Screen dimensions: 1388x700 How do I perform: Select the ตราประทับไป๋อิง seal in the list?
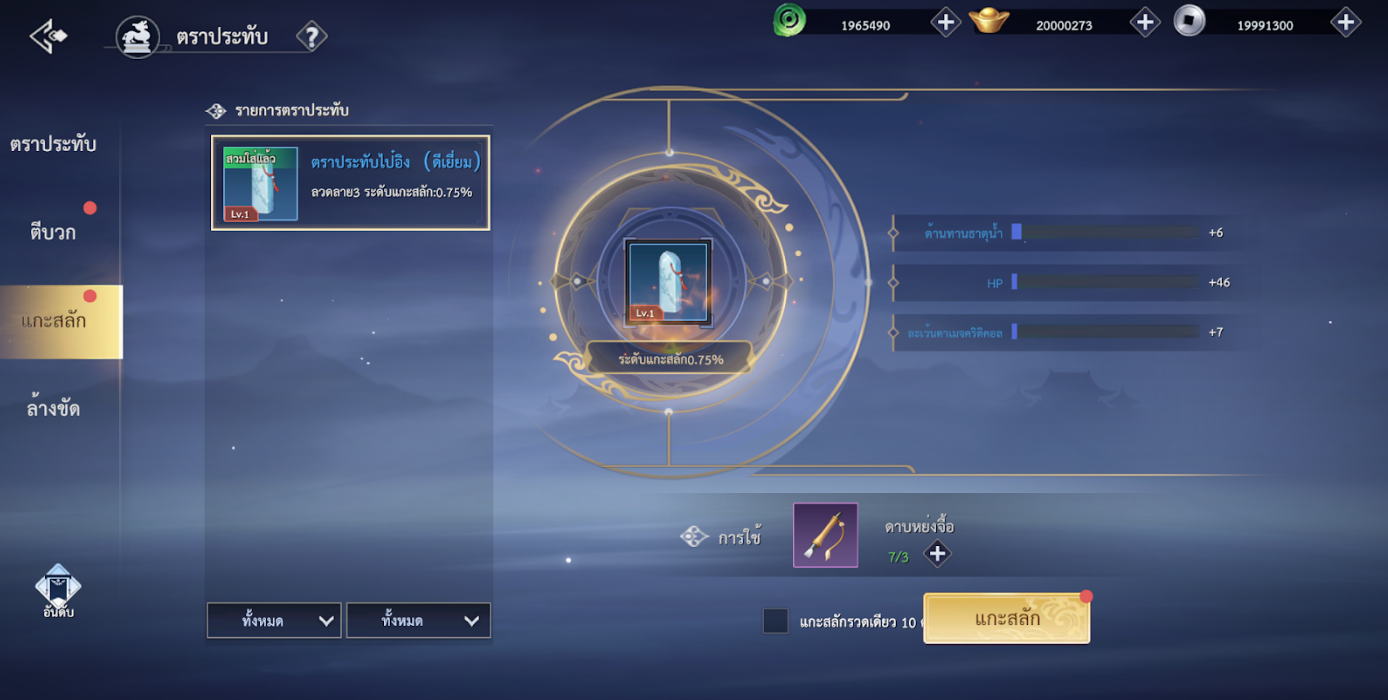(x=350, y=183)
